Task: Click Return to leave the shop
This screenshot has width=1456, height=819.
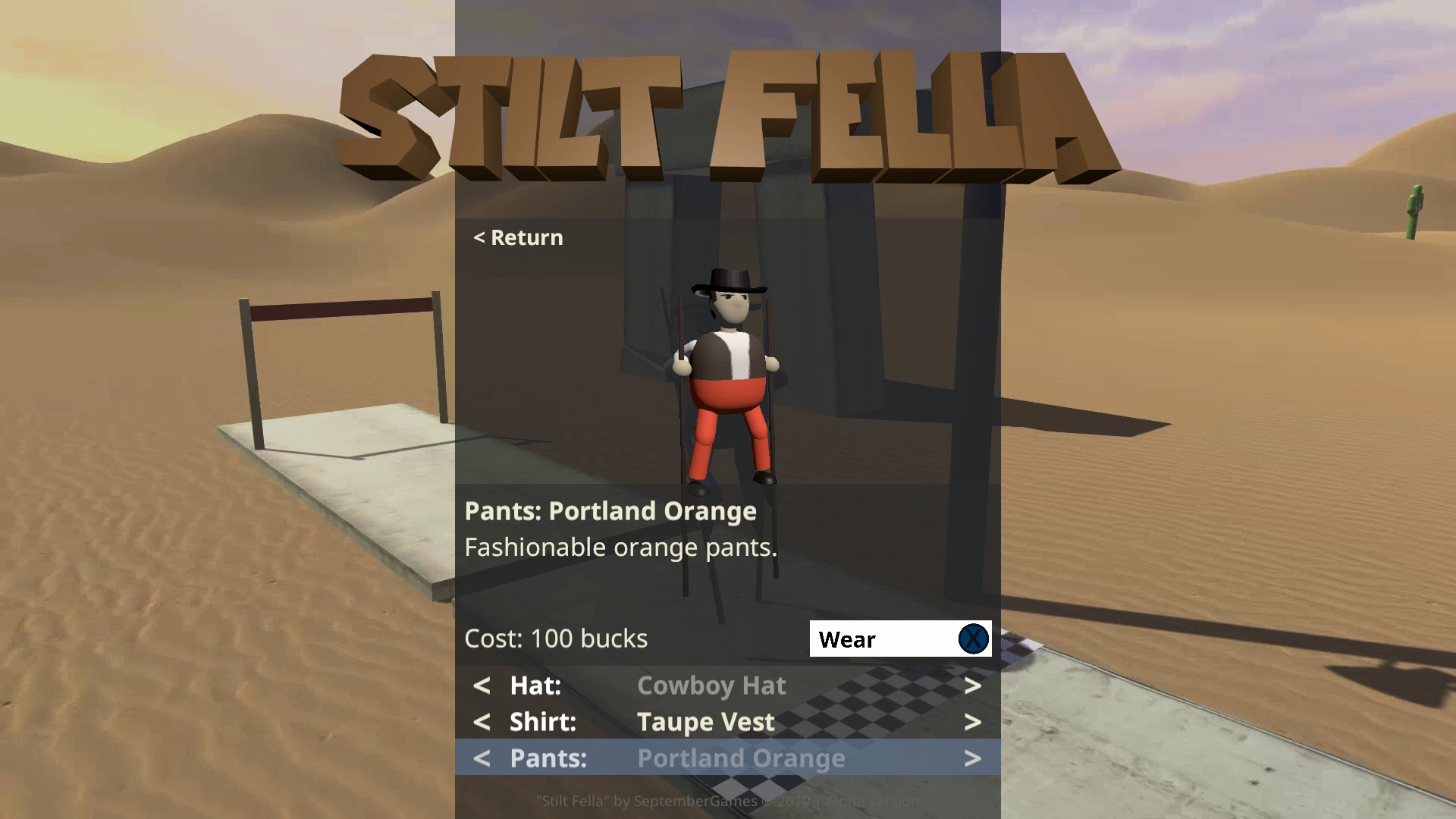Action: [518, 237]
